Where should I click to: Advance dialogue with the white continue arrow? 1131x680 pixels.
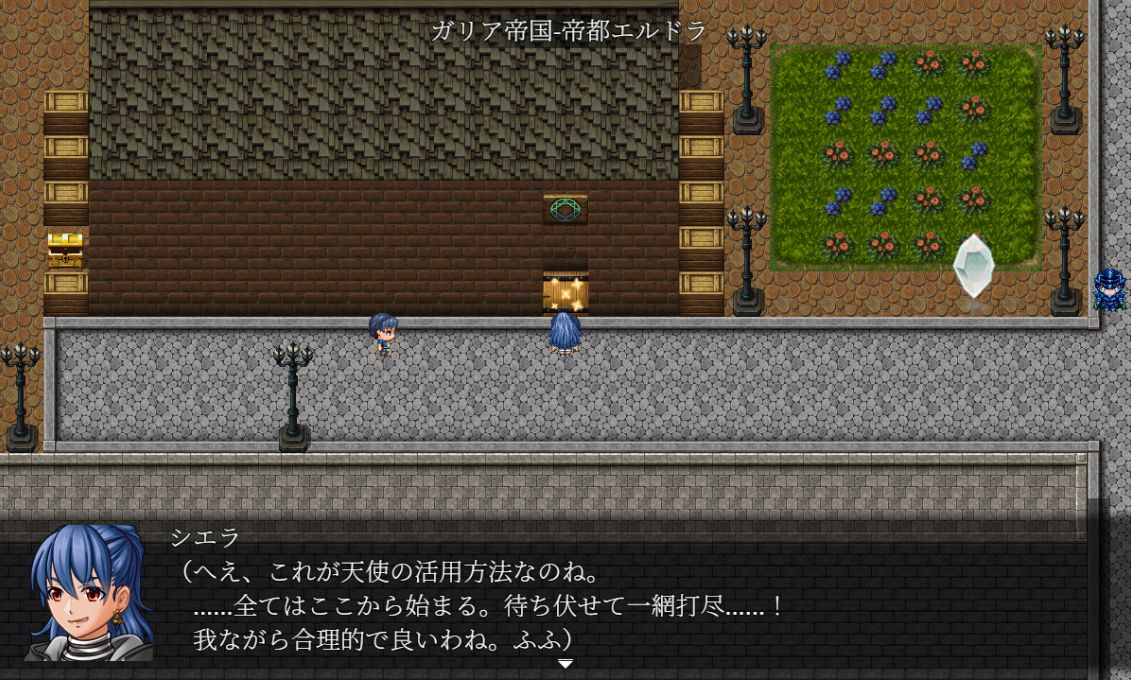coord(565,664)
